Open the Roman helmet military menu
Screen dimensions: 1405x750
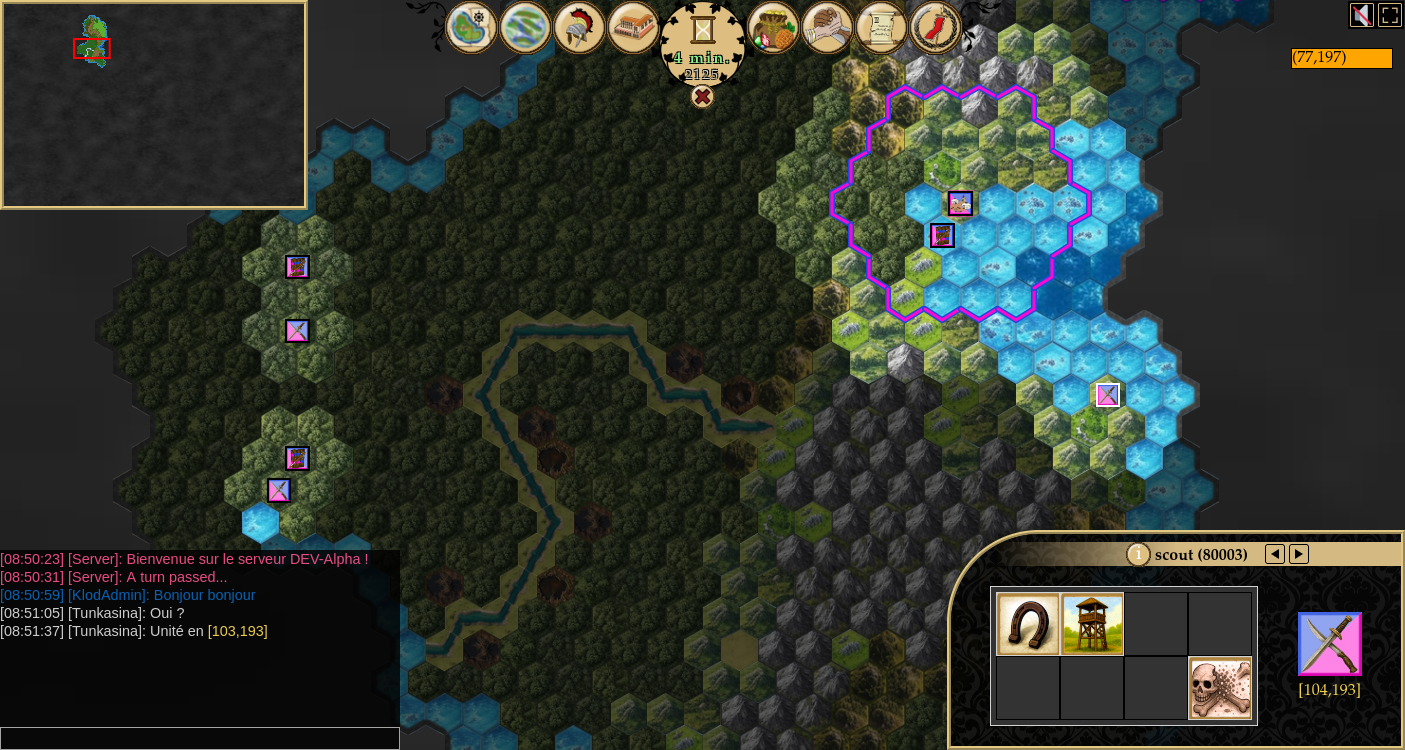pos(579,28)
